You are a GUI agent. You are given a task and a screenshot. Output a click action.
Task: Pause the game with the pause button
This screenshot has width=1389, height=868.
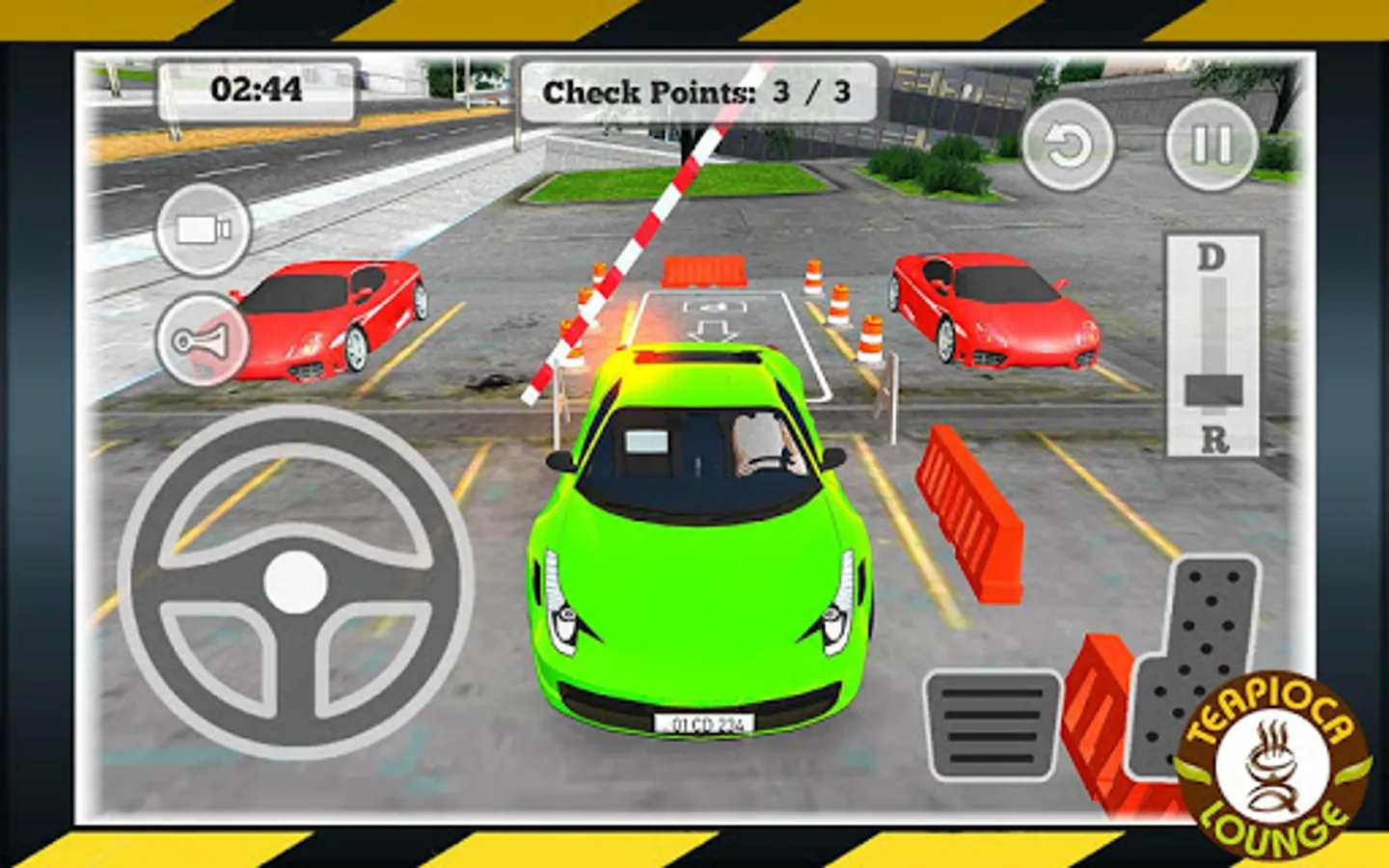point(1211,145)
